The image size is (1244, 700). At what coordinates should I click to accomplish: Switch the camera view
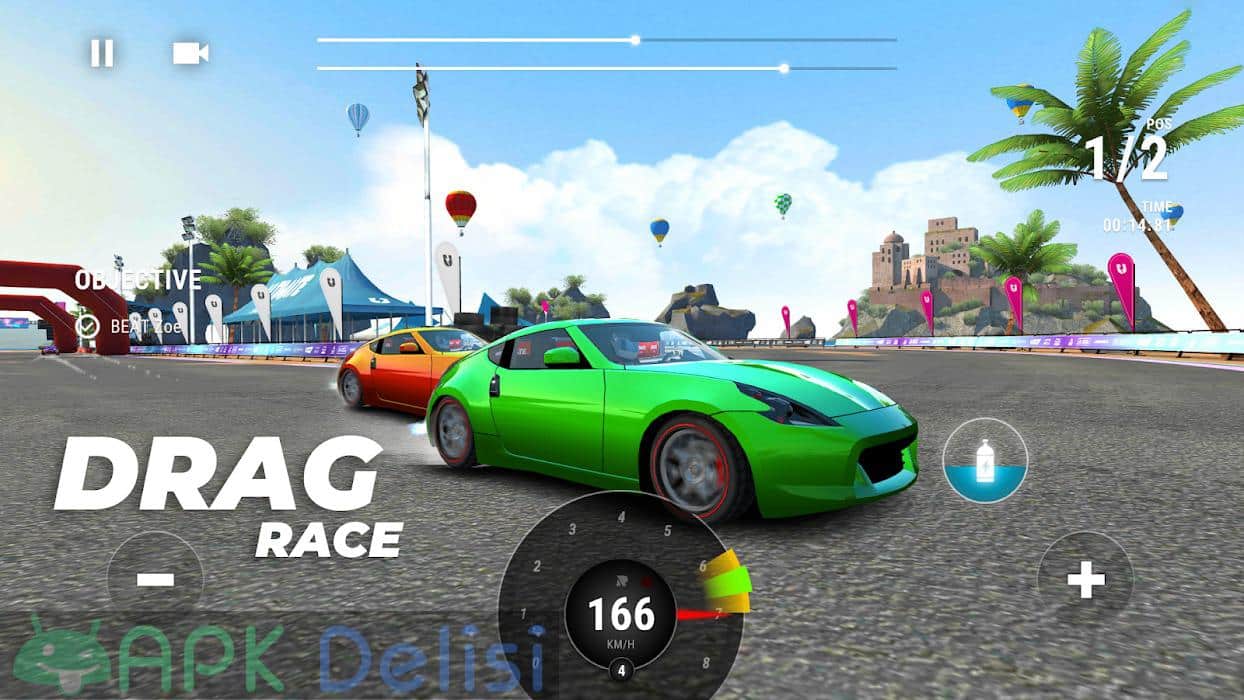coord(189,53)
